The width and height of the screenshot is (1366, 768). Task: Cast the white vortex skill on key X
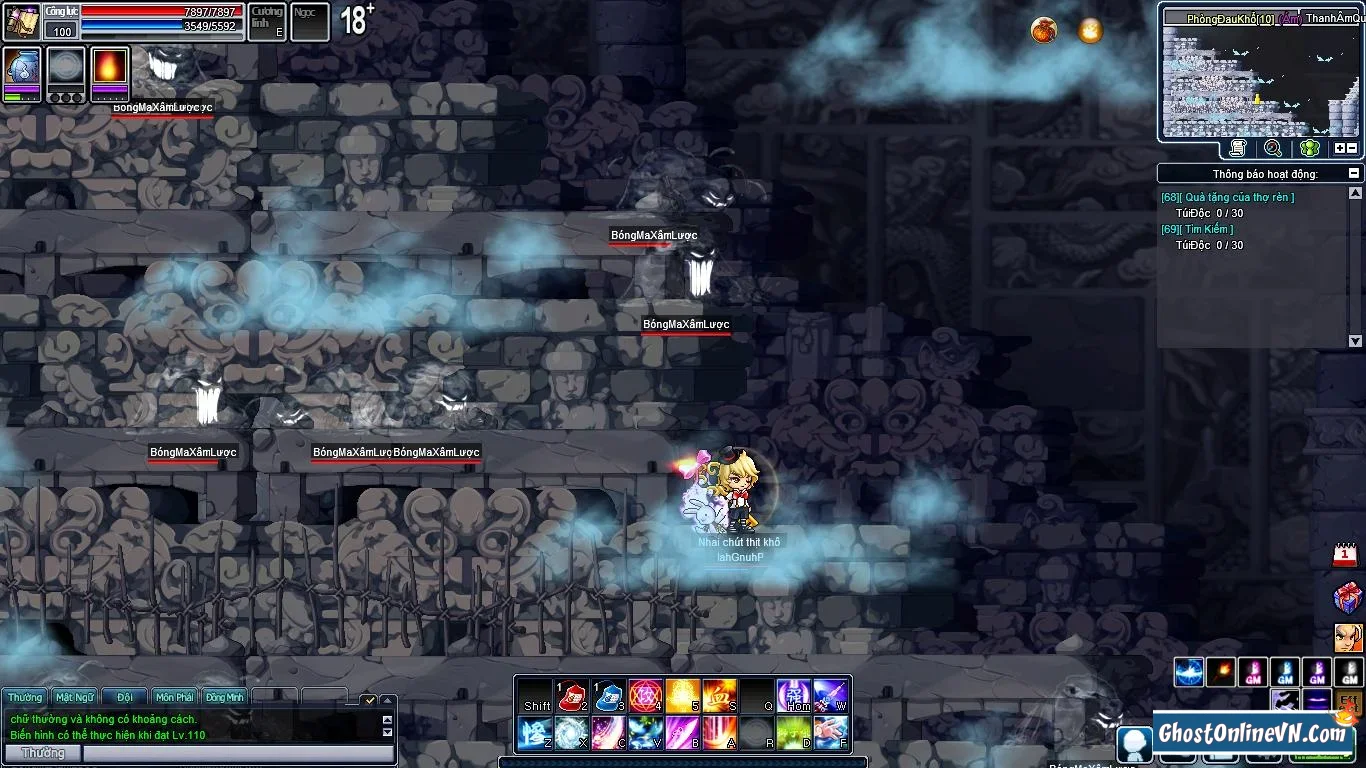tap(571, 733)
